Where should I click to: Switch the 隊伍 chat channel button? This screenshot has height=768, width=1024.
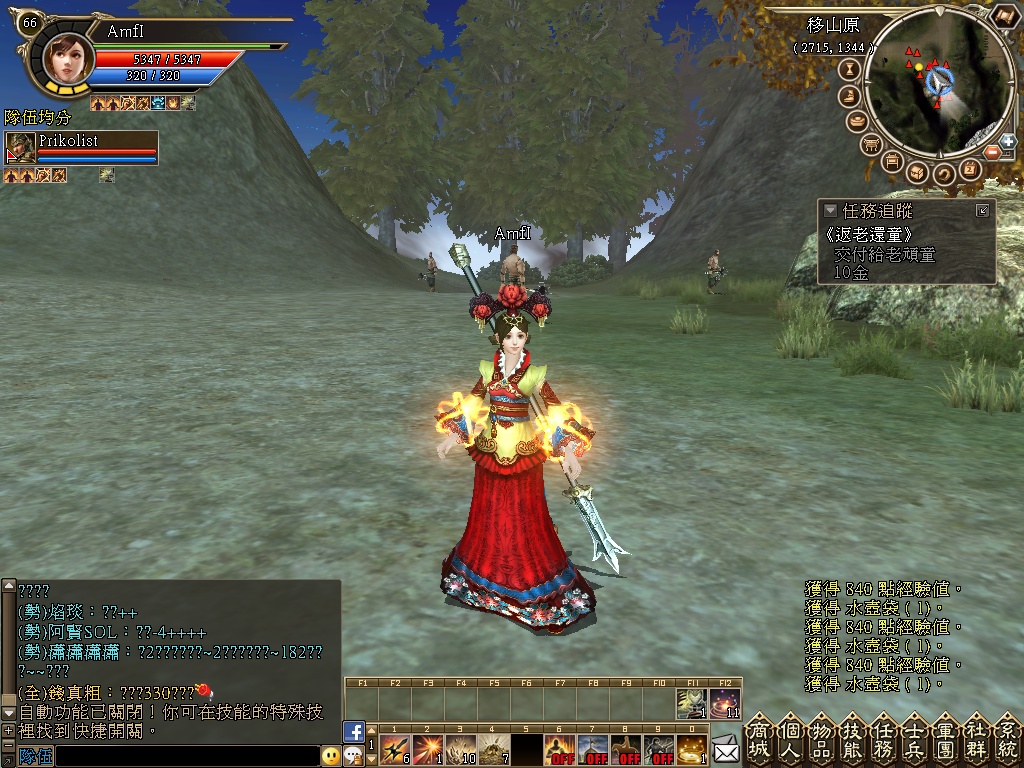[x=35, y=756]
